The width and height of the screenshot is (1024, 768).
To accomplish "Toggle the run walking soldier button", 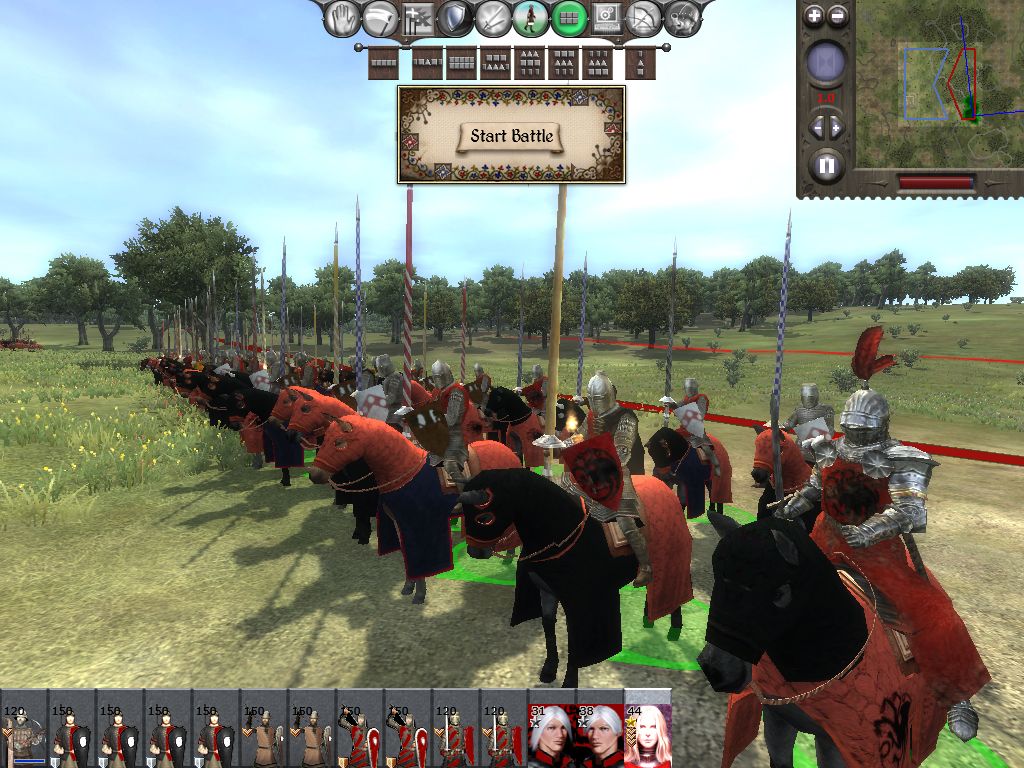I will [x=531, y=18].
